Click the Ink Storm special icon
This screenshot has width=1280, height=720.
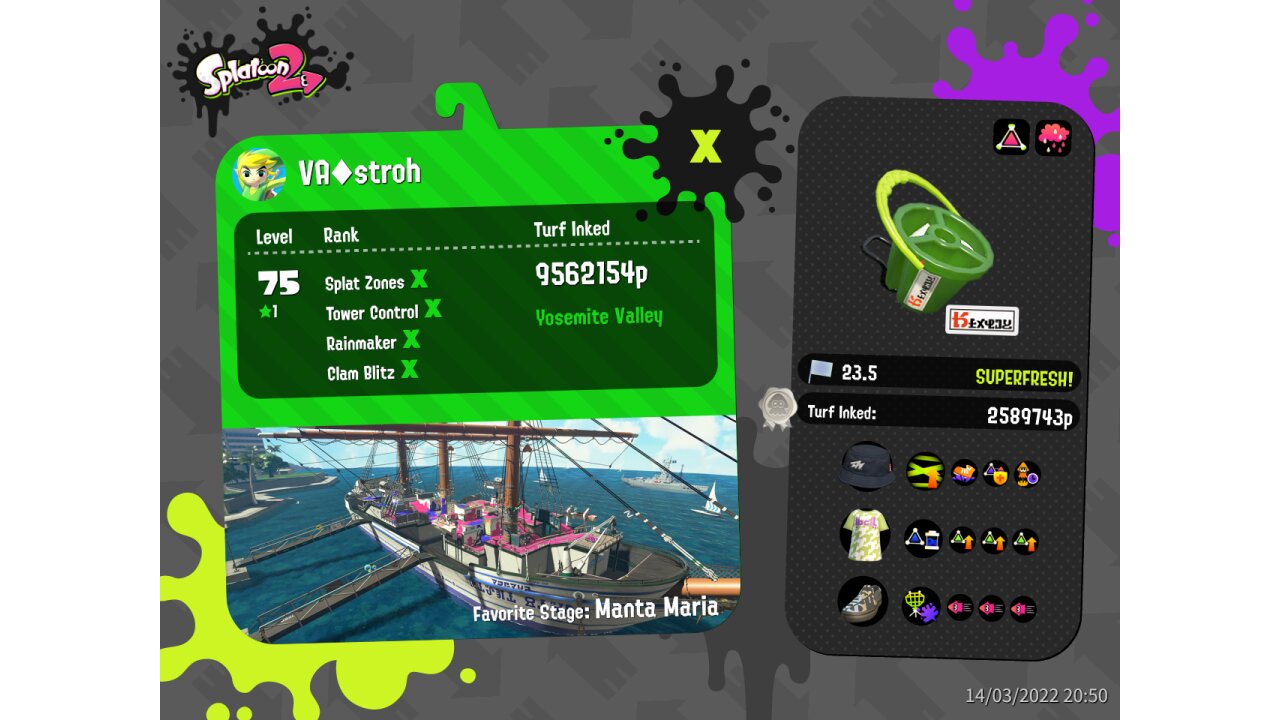coord(1053,137)
